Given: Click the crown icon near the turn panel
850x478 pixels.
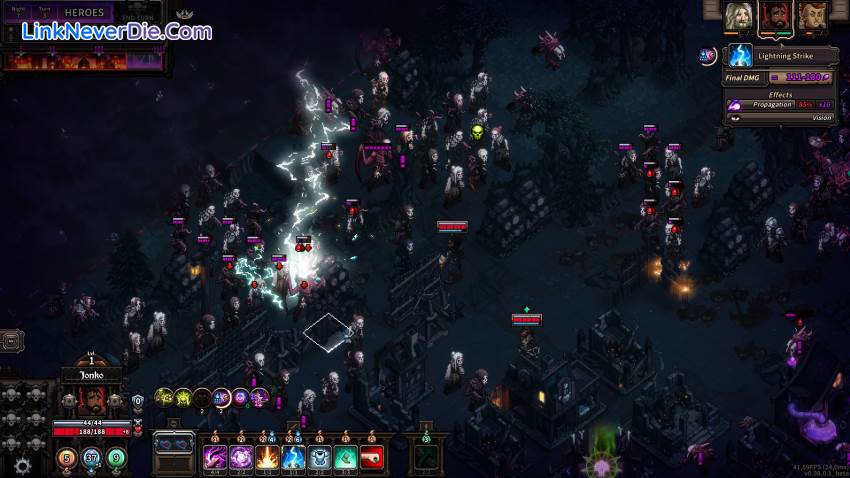Looking at the screenshot, I should tap(184, 15).
